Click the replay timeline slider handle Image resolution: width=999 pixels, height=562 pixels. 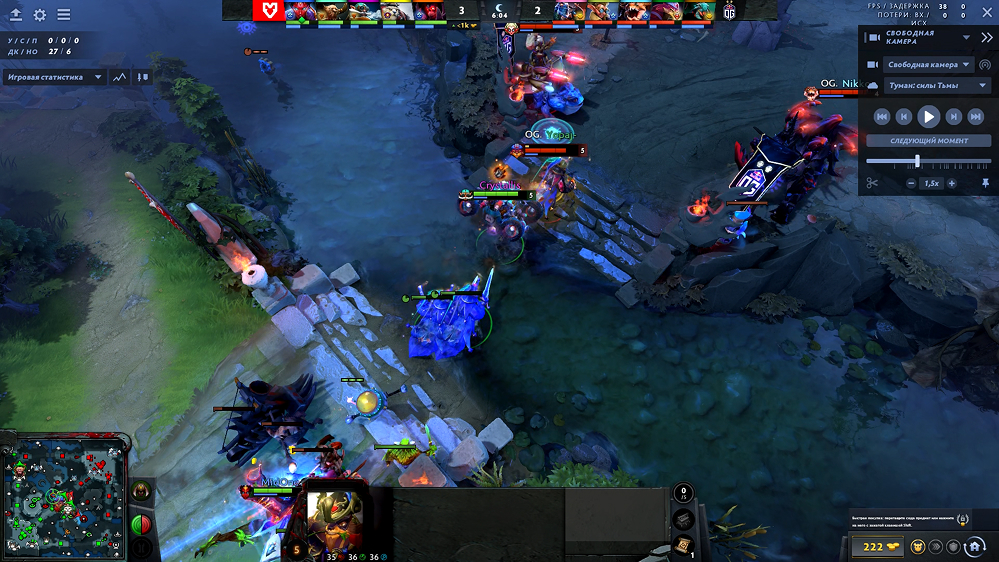[x=917, y=161]
